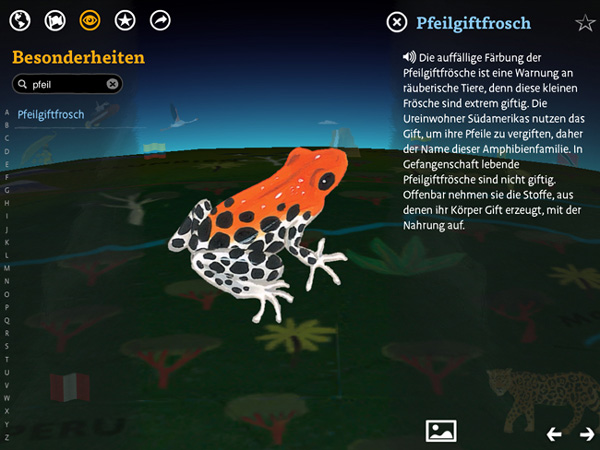The width and height of the screenshot is (600, 450).
Task: Clear the search text with the x button
Action: [113, 85]
